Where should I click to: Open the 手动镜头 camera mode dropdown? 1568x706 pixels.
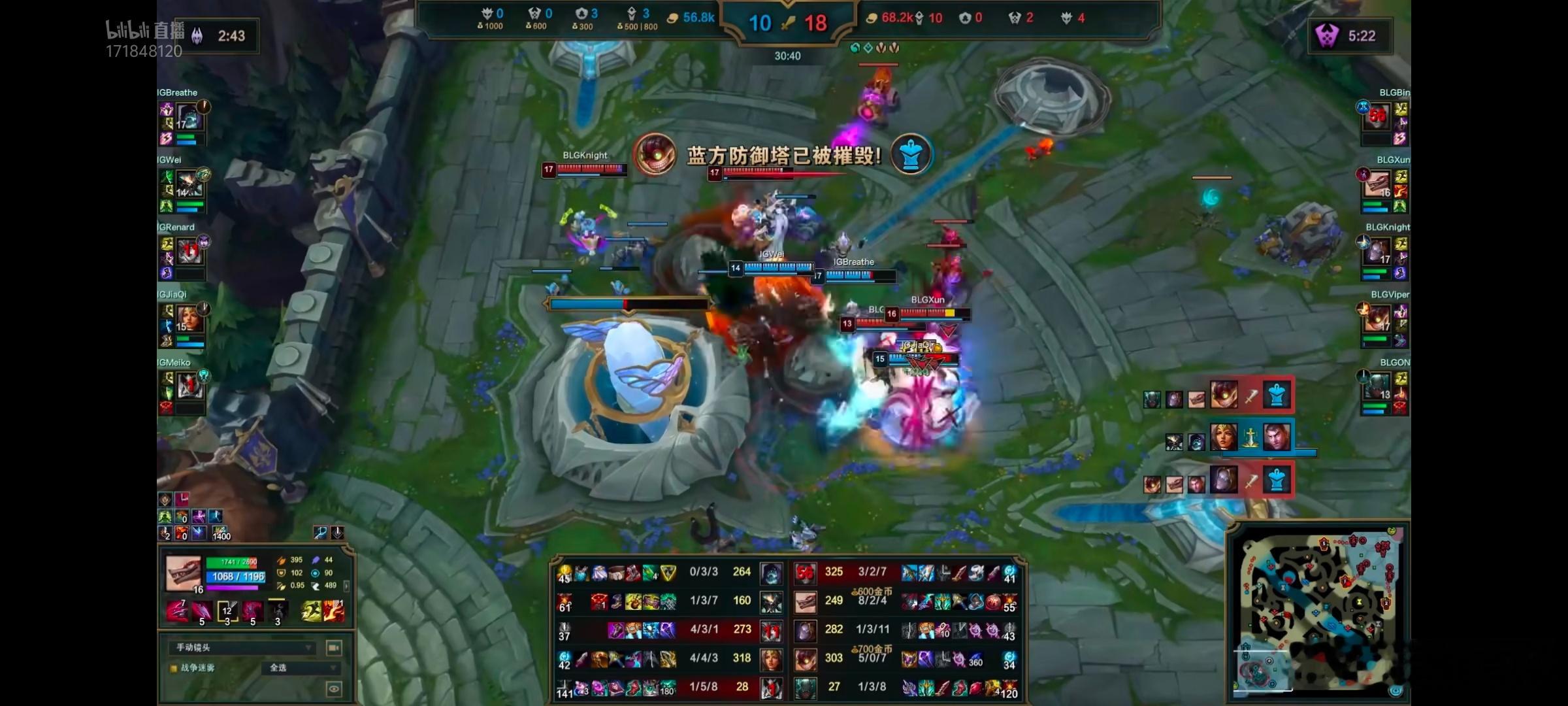[242, 648]
